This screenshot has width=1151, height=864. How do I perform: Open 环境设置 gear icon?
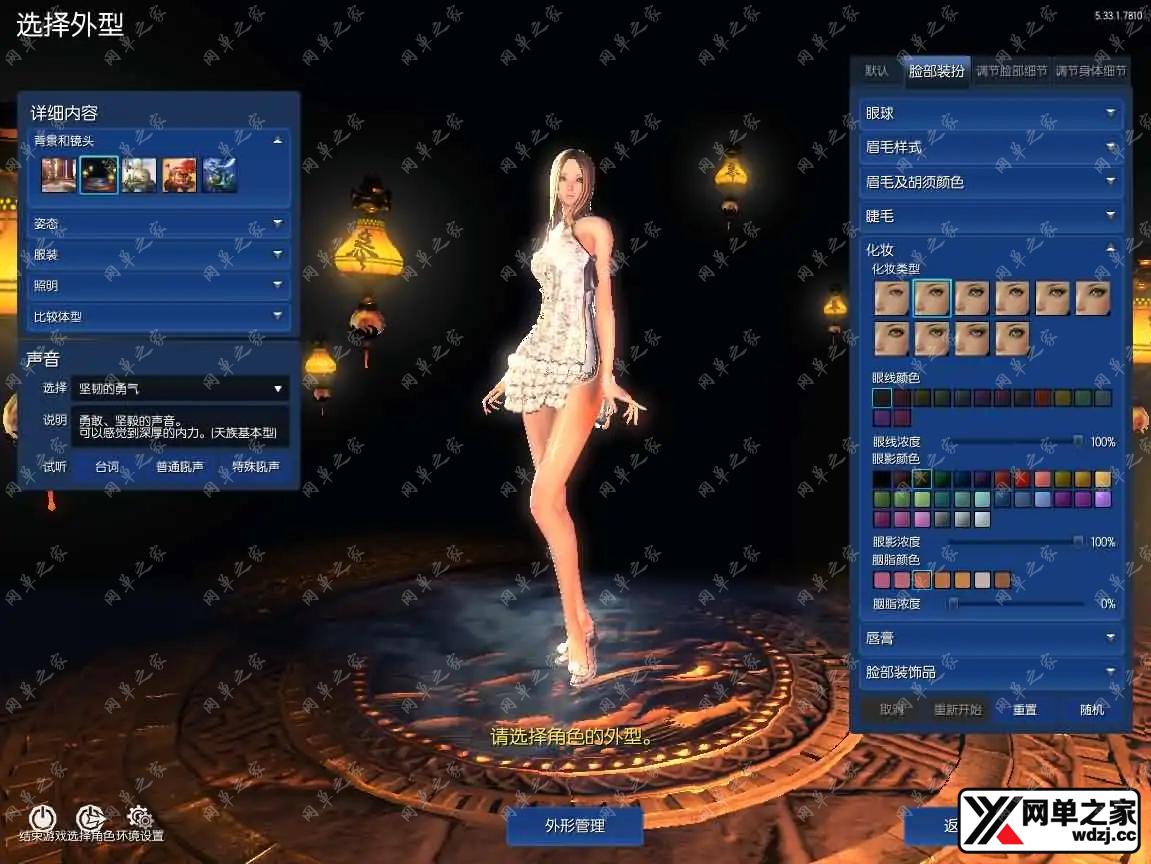coord(140,818)
